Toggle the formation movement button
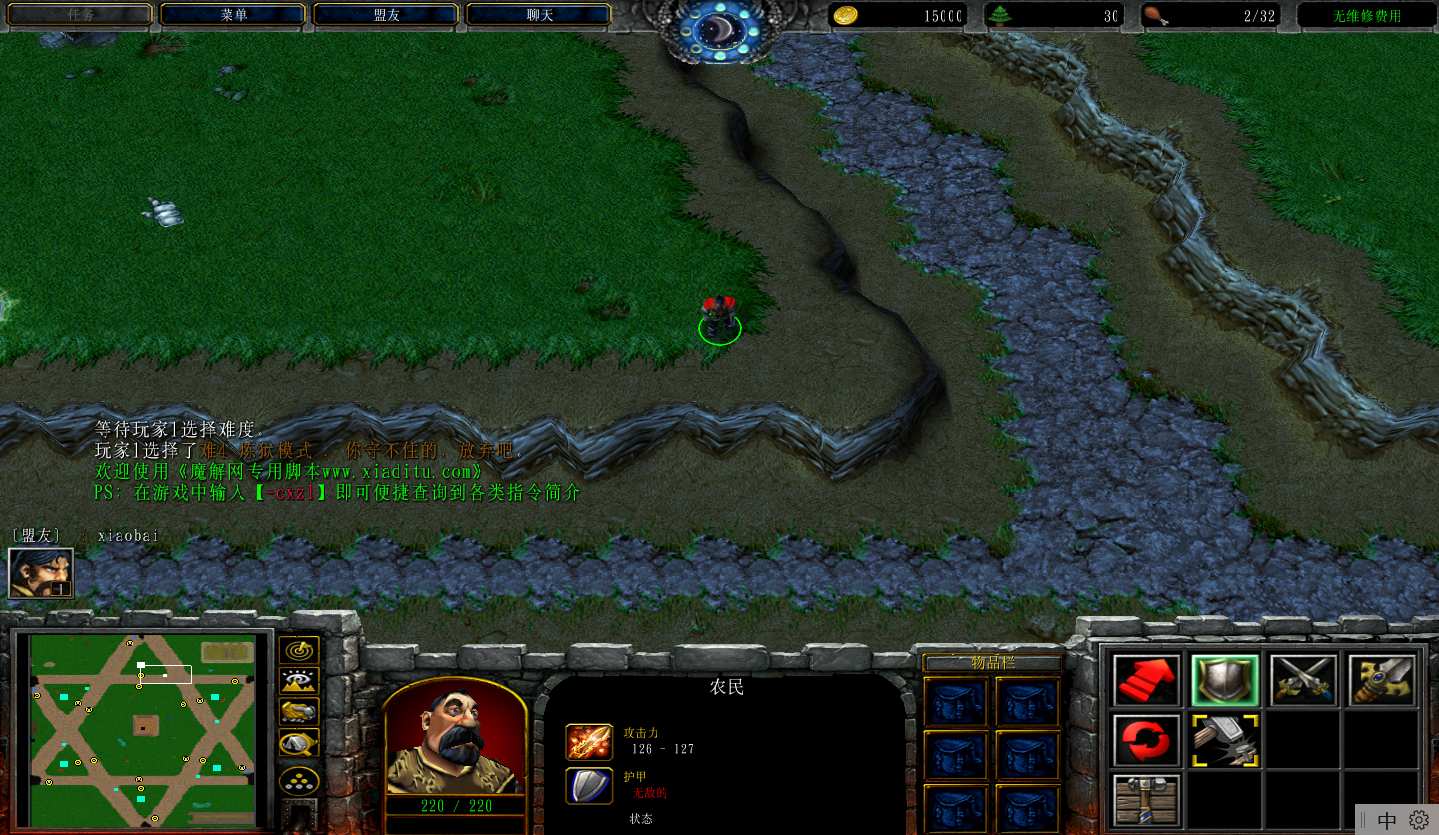Image resolution: width=1439 pixels, height=835 pixels. (298, 779)
